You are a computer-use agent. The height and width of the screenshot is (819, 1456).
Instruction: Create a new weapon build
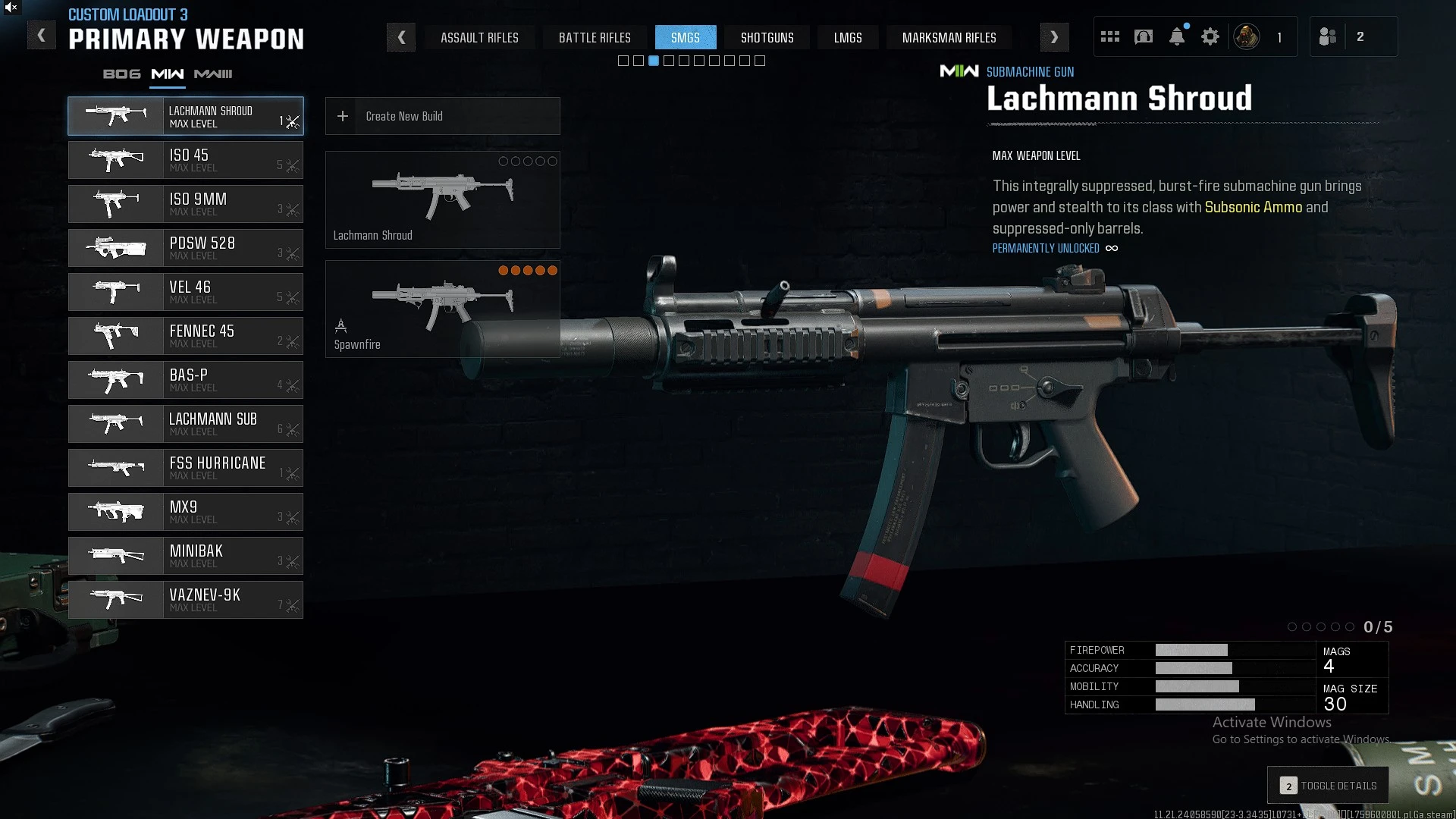(x=442, y=116)
